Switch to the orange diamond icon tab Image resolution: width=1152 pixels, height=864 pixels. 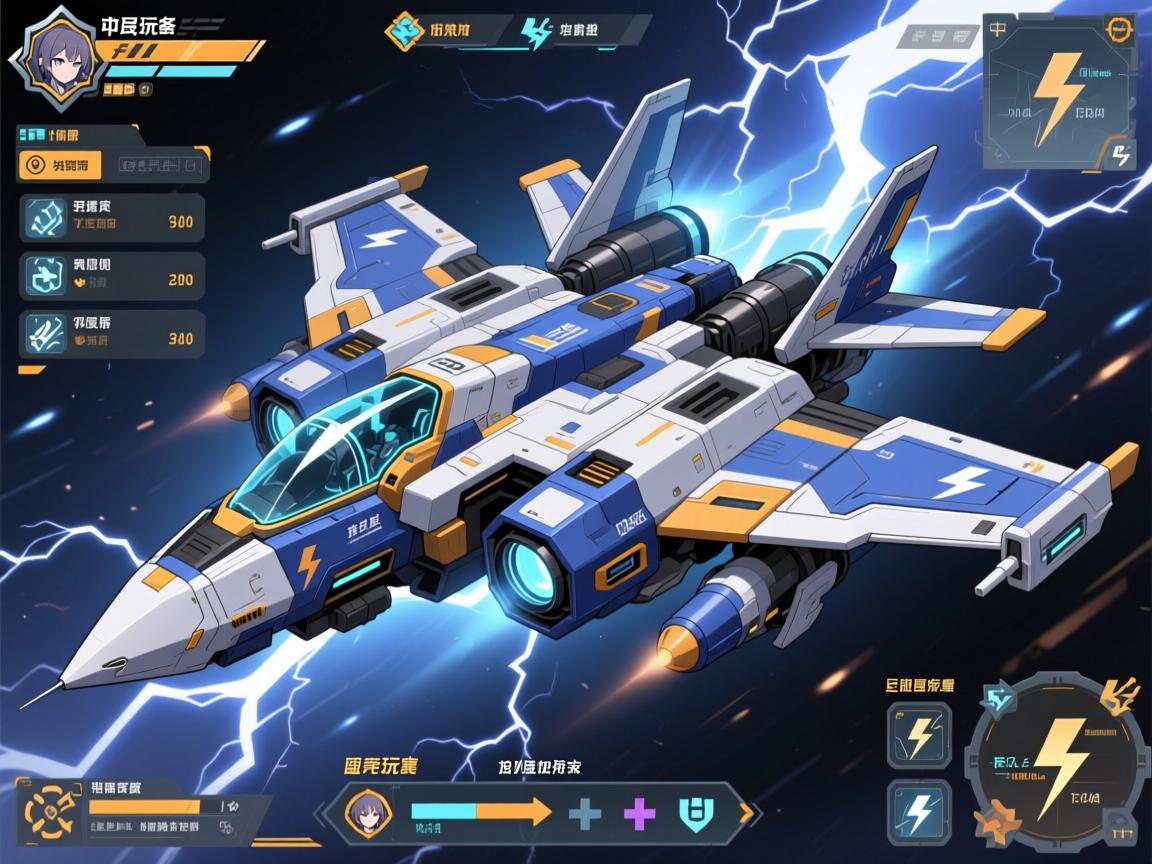coord(403,30)
